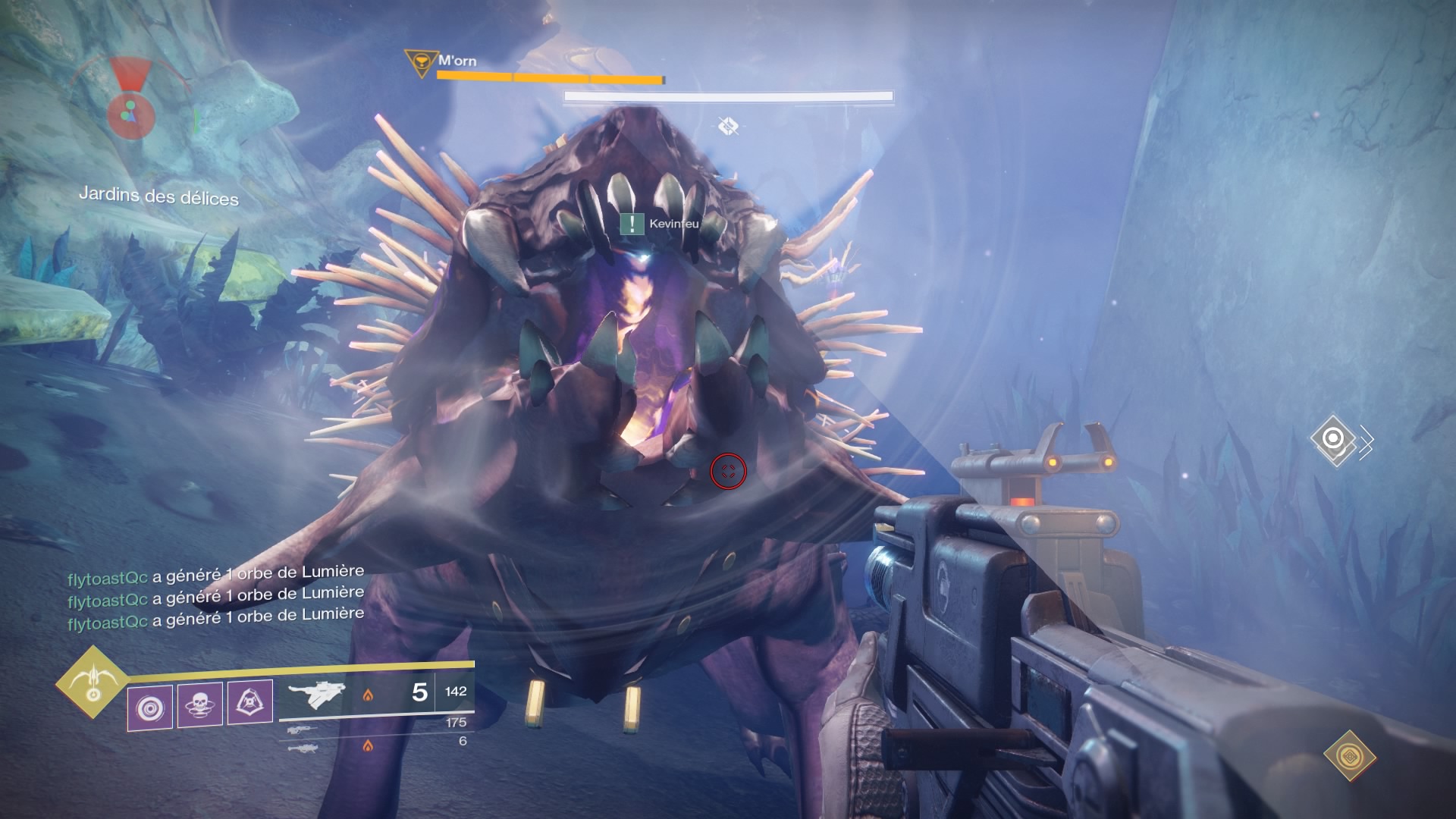Use the skull melee ability icon
Image resolution: width=1456 pixels, height=819 pixels.
[x=200, y=704]
